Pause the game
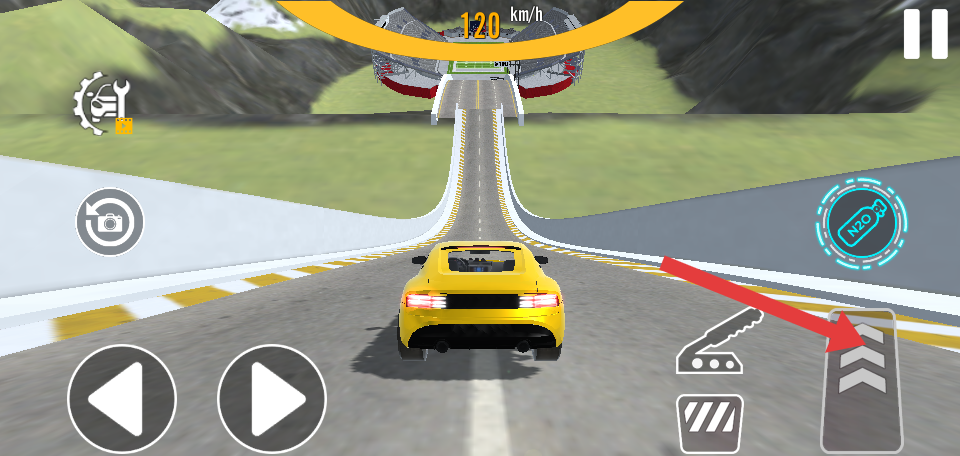This screenshot has height=456, width=960. pyautogui.click(x=925, y=34)
